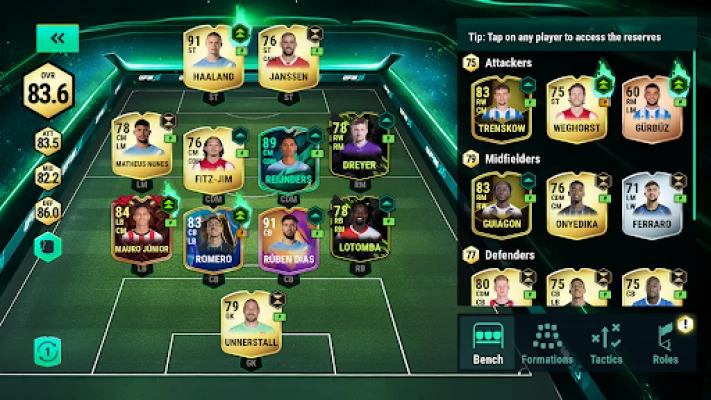Open the Tactics tab
Screen dimensions: 711x400
point(606,345)
